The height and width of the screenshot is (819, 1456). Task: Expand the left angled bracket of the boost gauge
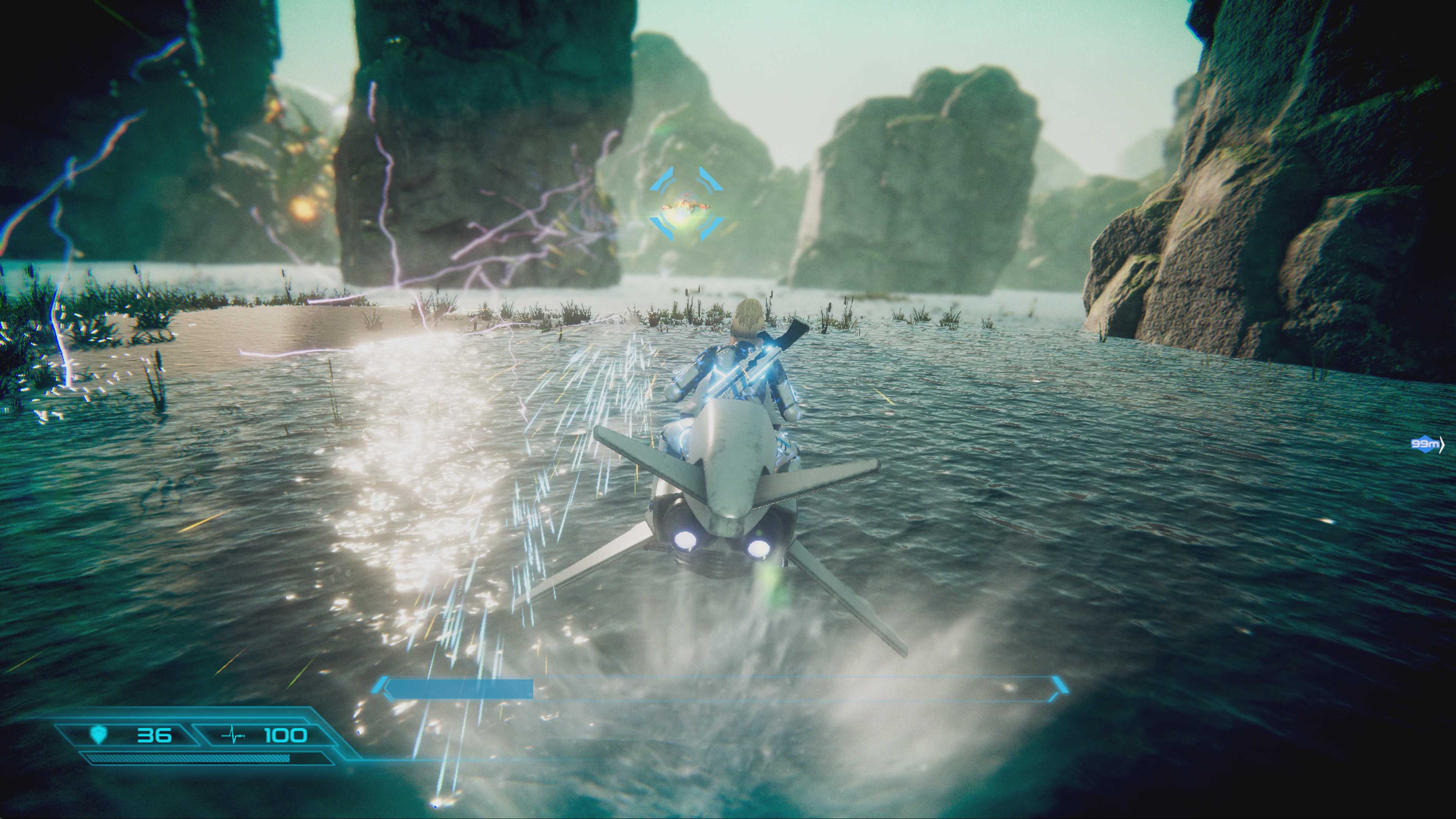tap(381, 686)
